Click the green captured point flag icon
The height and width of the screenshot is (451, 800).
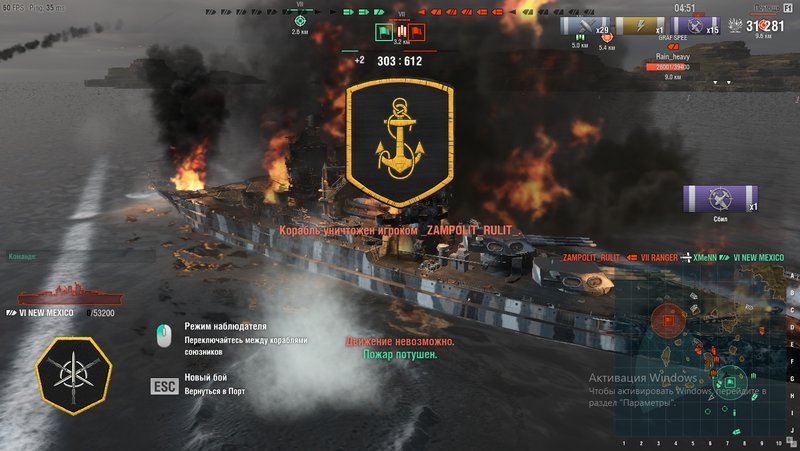pos(384,31)
